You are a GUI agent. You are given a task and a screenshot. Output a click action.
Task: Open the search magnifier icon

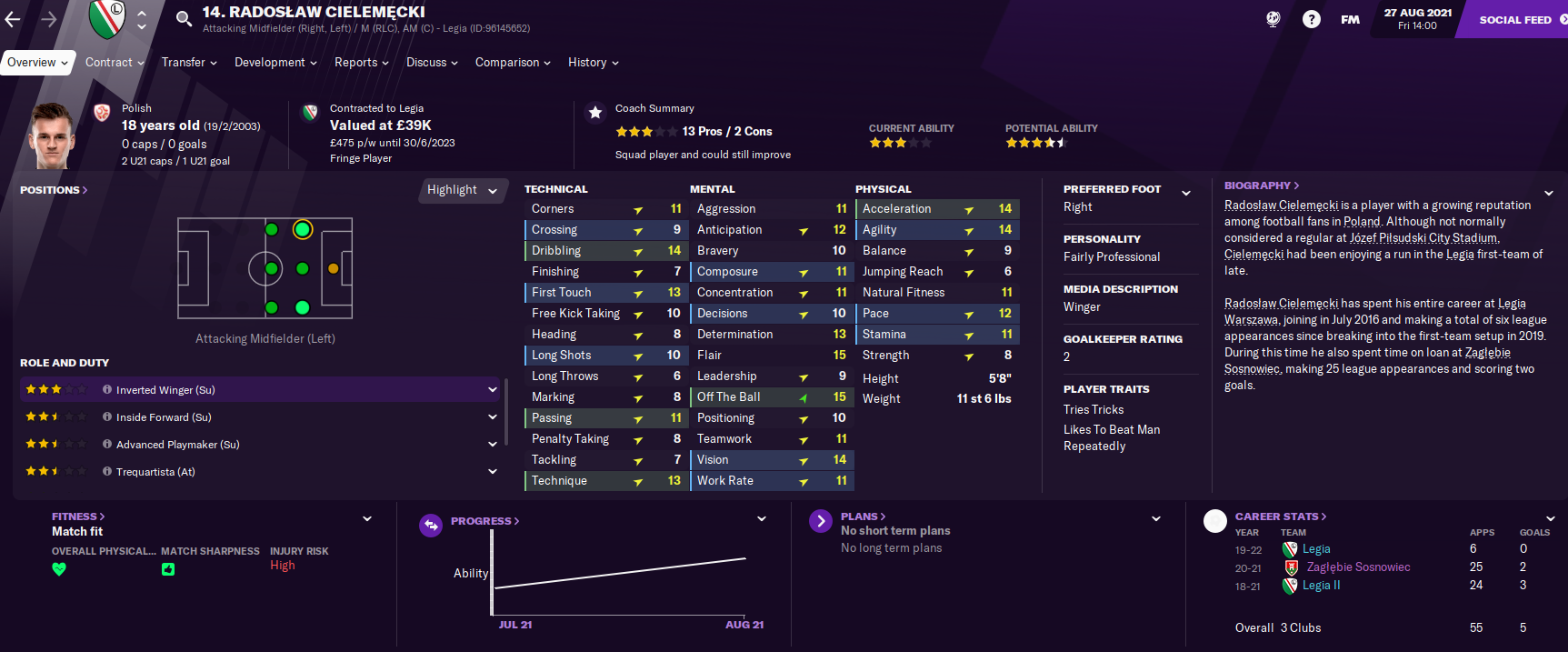tap(184, 19)
